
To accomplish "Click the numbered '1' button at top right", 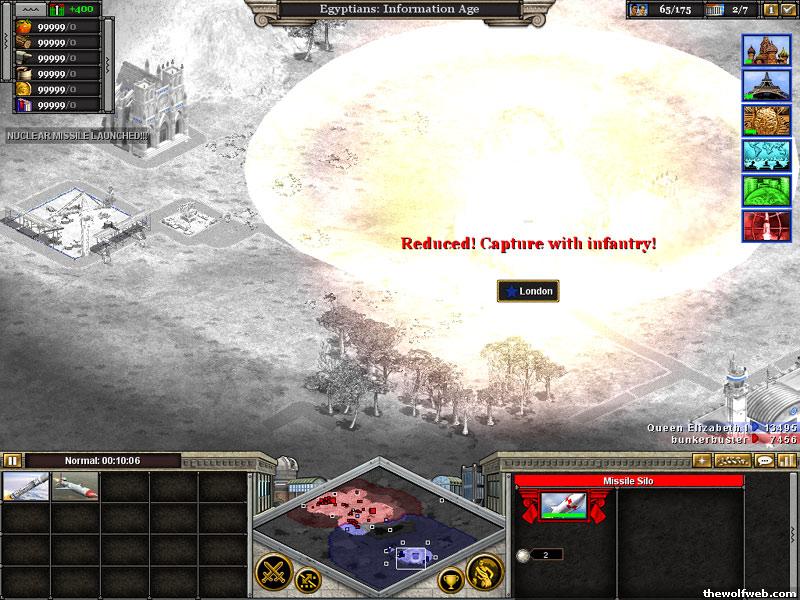I will click(x=770, y=10).
